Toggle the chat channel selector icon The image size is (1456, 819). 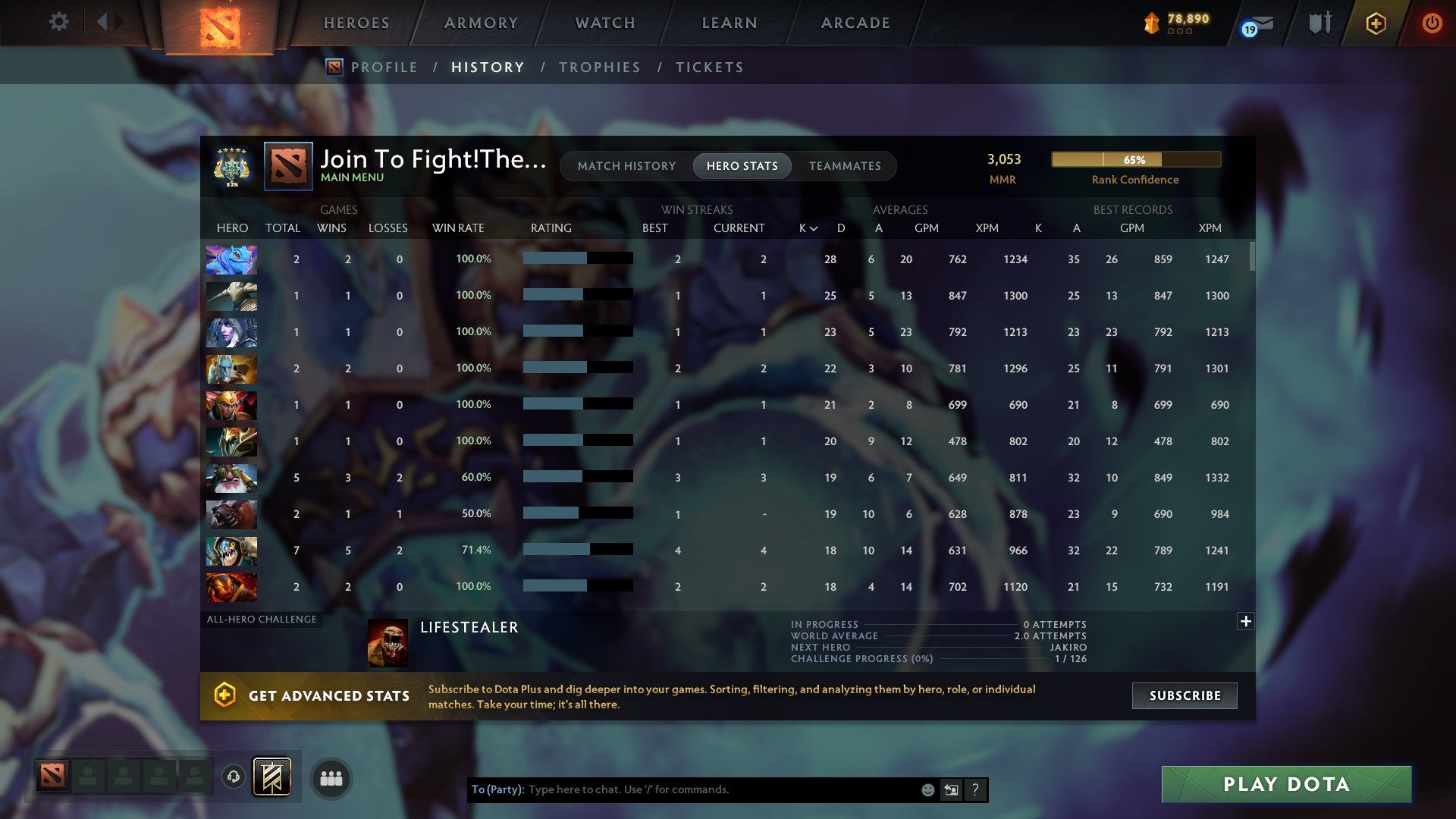[x=951, y=789]
